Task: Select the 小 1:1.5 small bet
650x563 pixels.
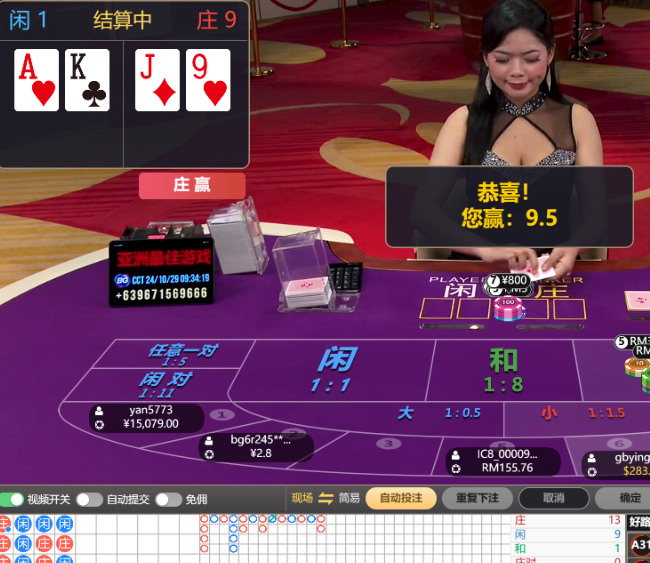Action: point(579,413)
